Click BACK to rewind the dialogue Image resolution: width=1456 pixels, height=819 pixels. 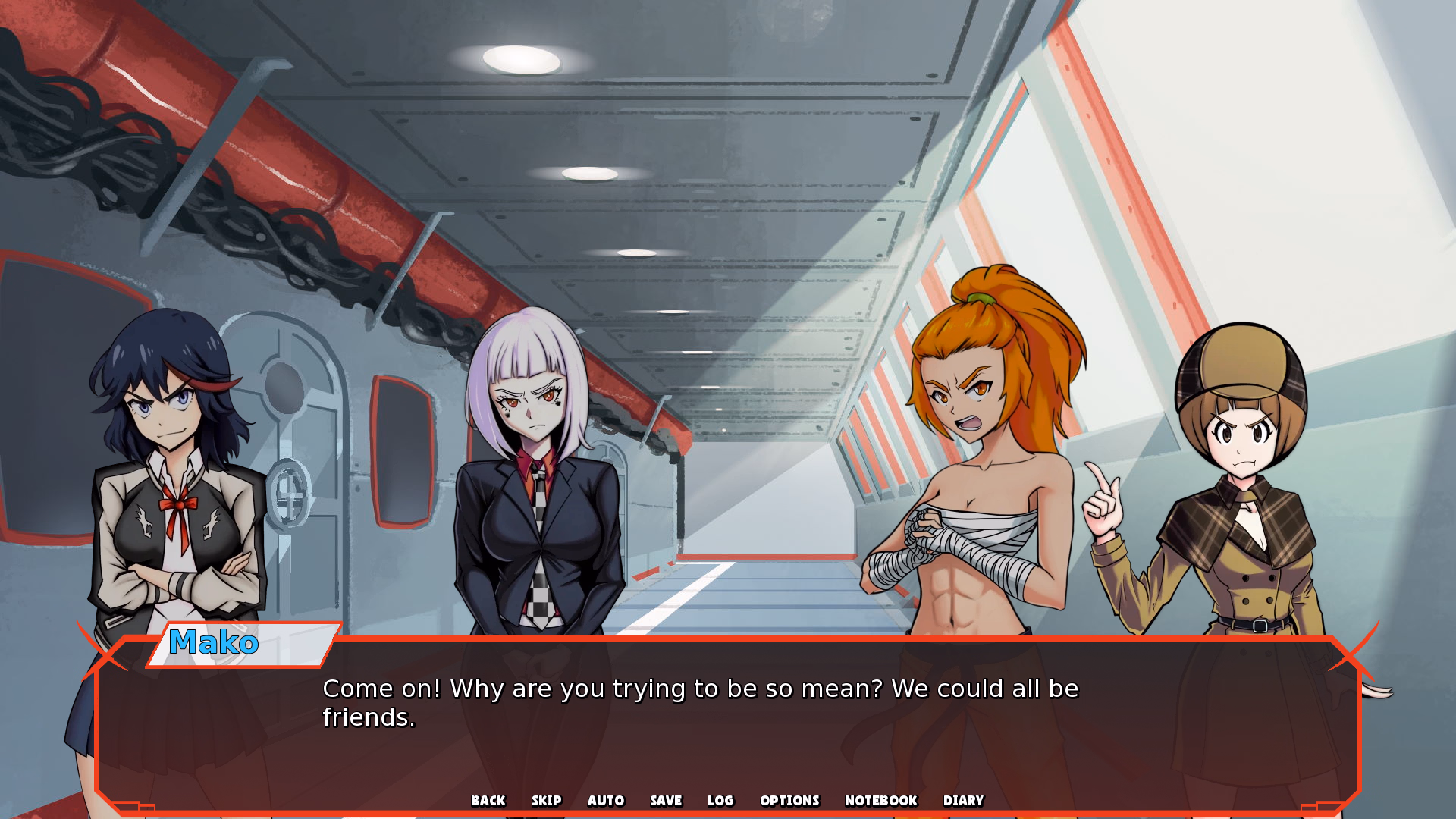point(488,801)
